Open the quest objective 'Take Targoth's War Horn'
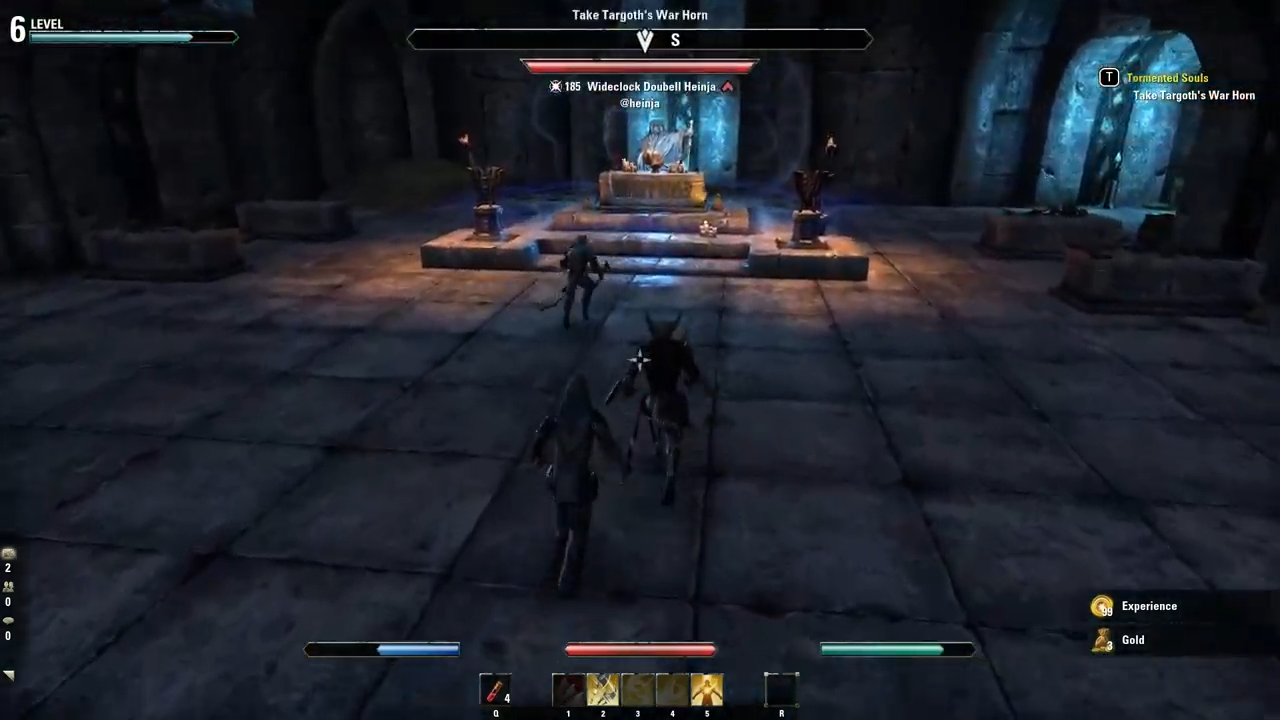1280x720 pixels. coord(1193,95)
